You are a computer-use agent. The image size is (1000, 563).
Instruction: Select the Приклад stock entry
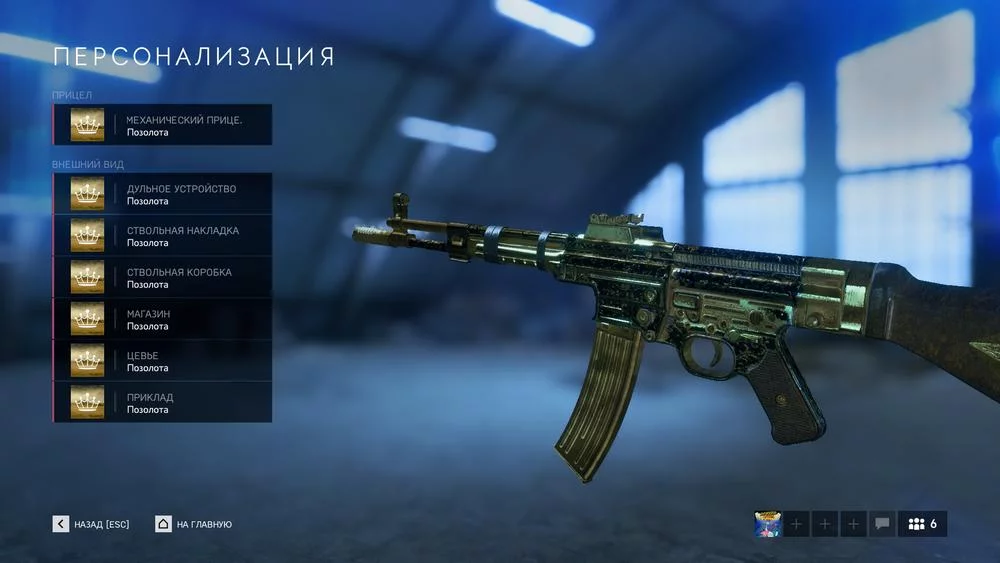[x=162, y=402]
